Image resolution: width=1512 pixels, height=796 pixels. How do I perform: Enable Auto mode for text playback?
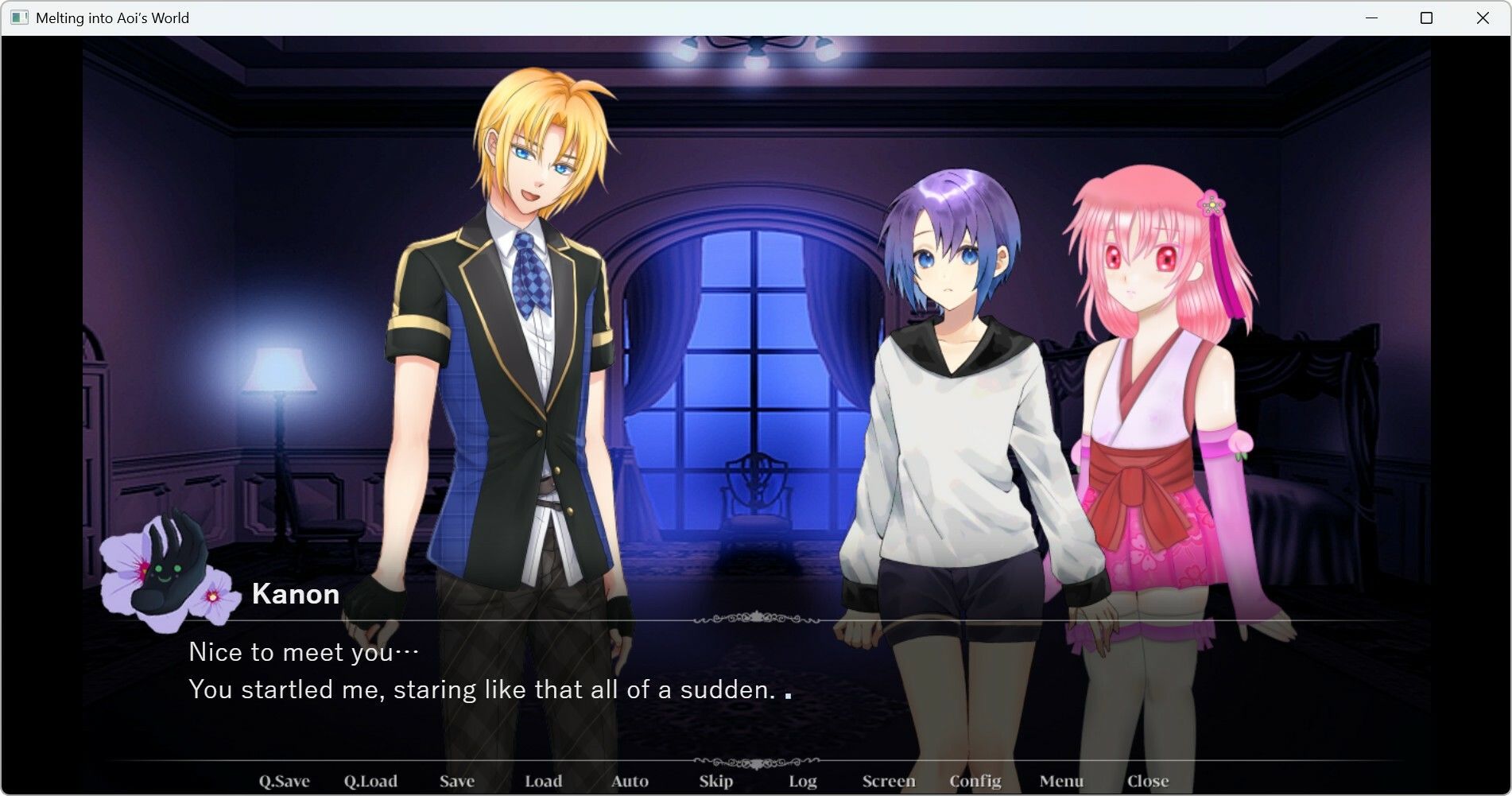[629, 780]
